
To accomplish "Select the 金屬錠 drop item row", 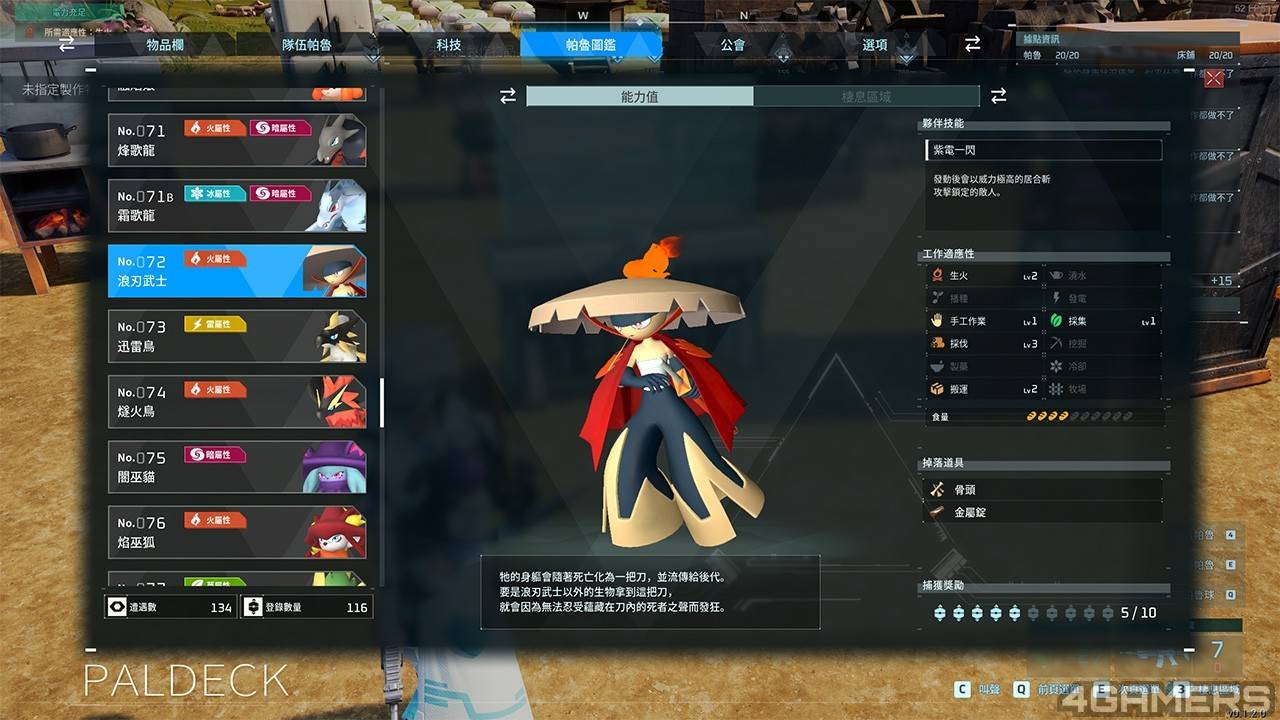I will (x=1043, y=512).
